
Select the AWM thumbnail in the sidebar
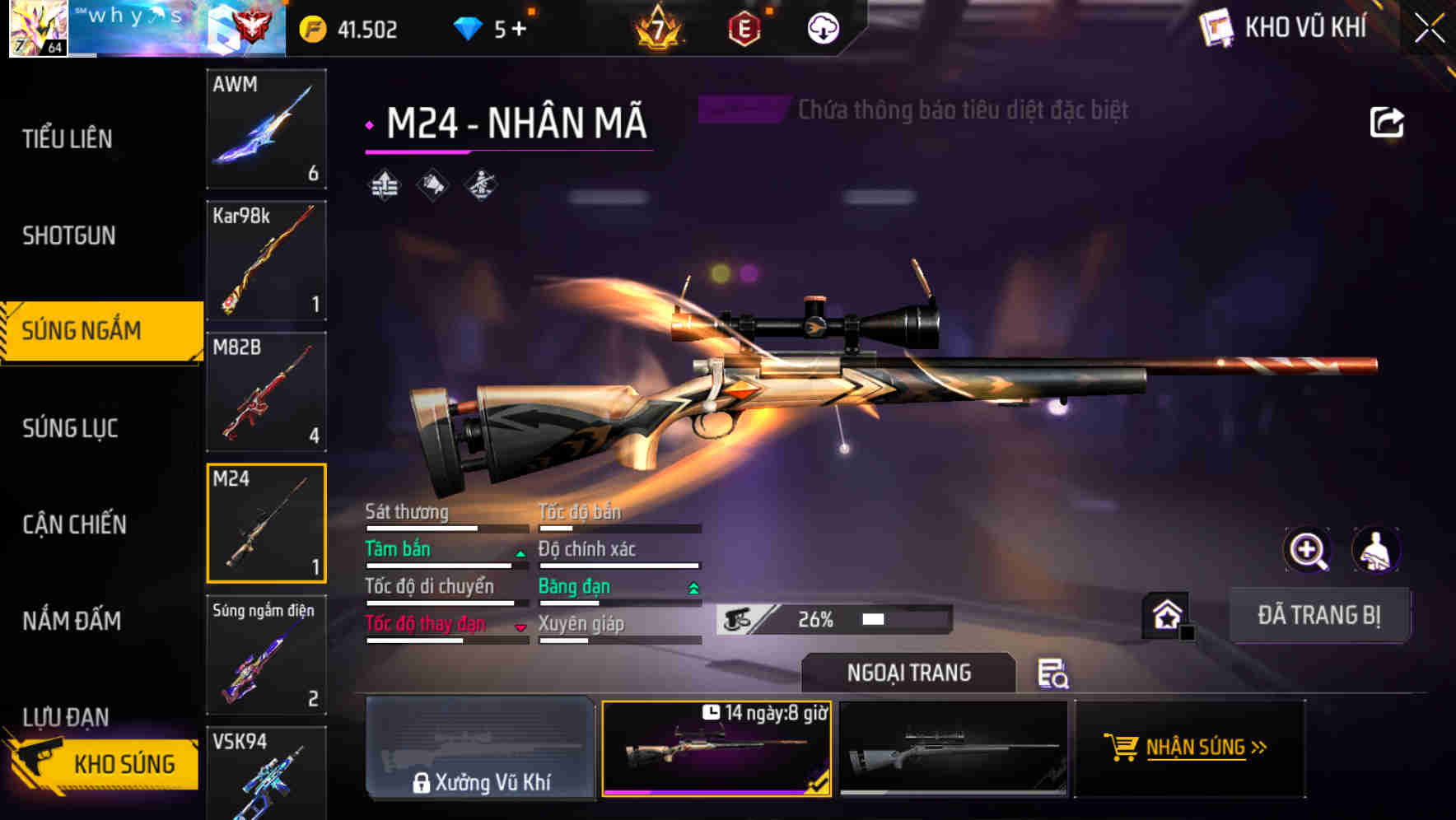265,130
